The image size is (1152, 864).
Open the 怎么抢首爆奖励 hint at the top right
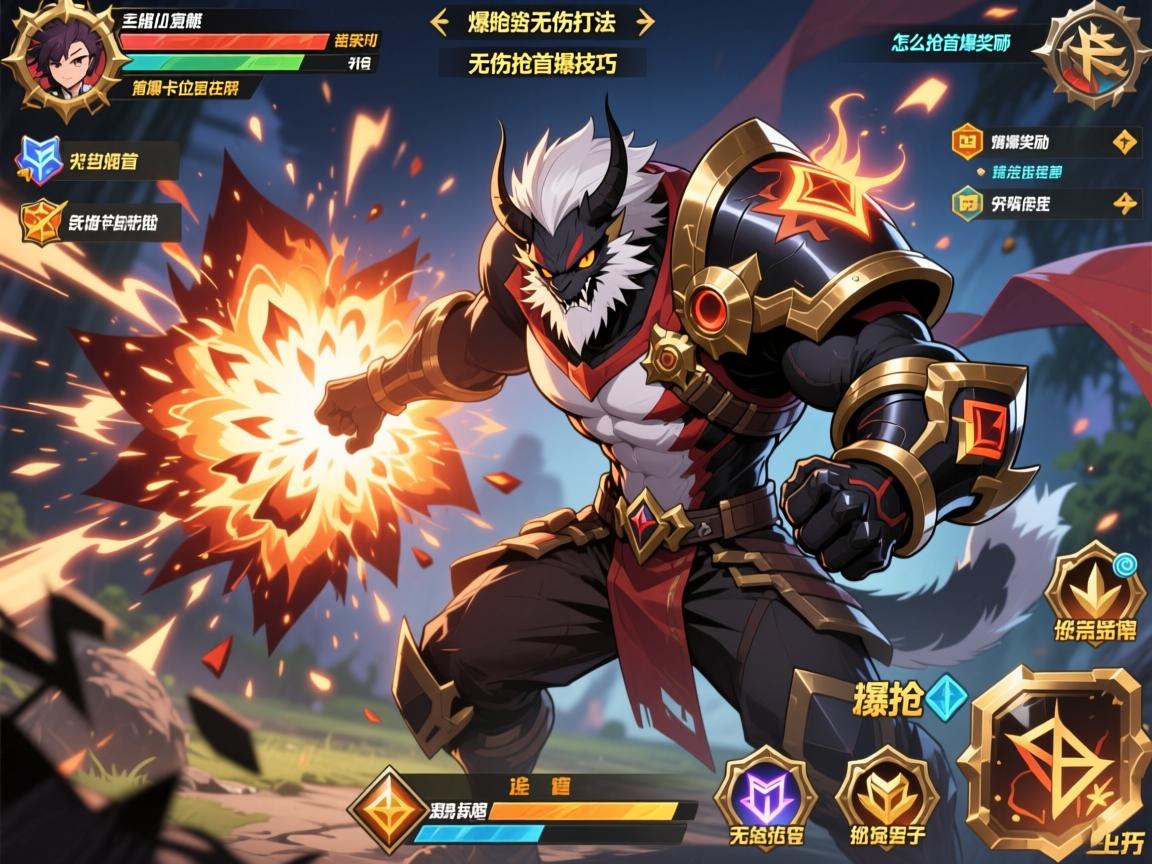pyautogui.click(x=951, y=44)
